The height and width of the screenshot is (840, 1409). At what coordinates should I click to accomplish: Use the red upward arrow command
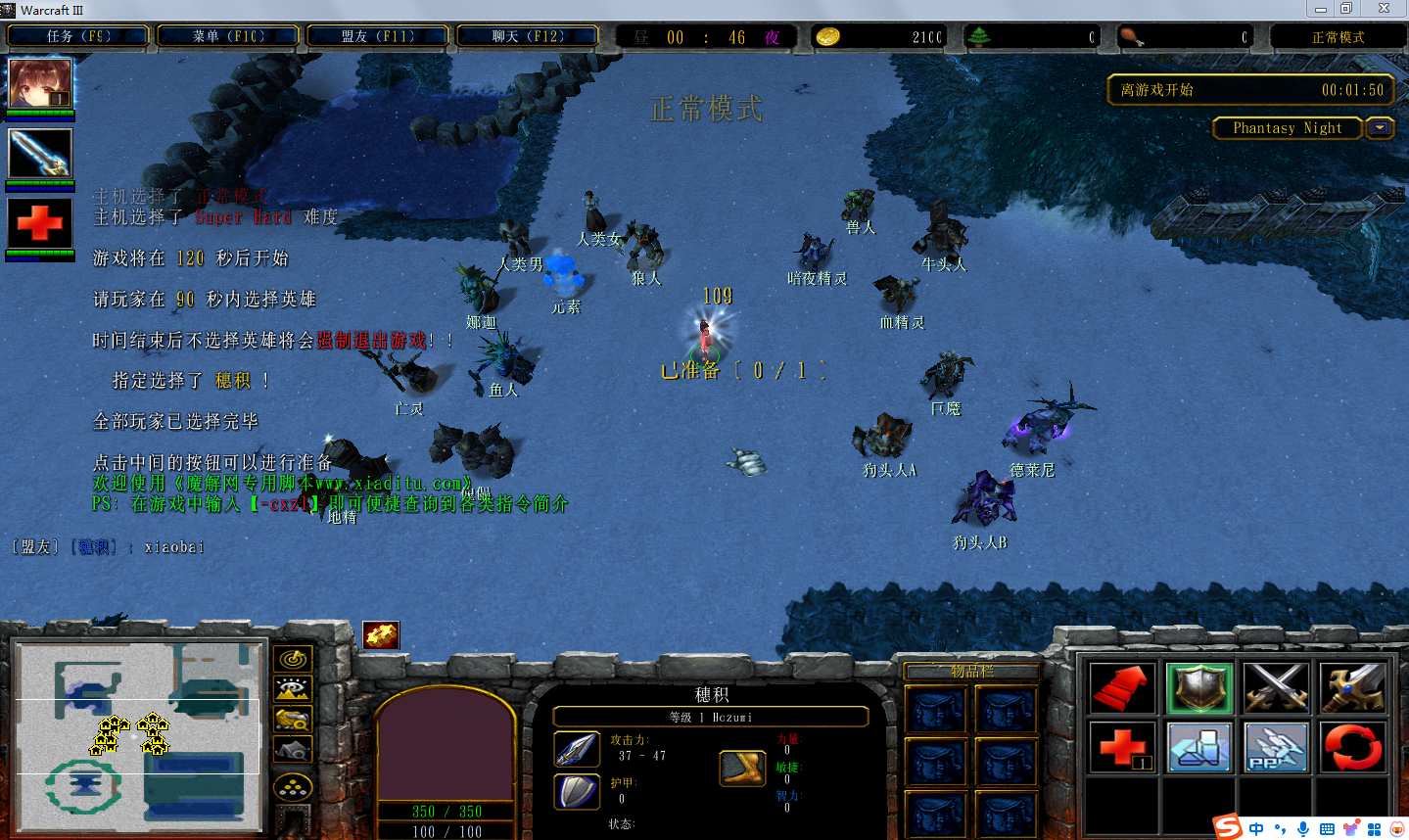click(1122, 687)
